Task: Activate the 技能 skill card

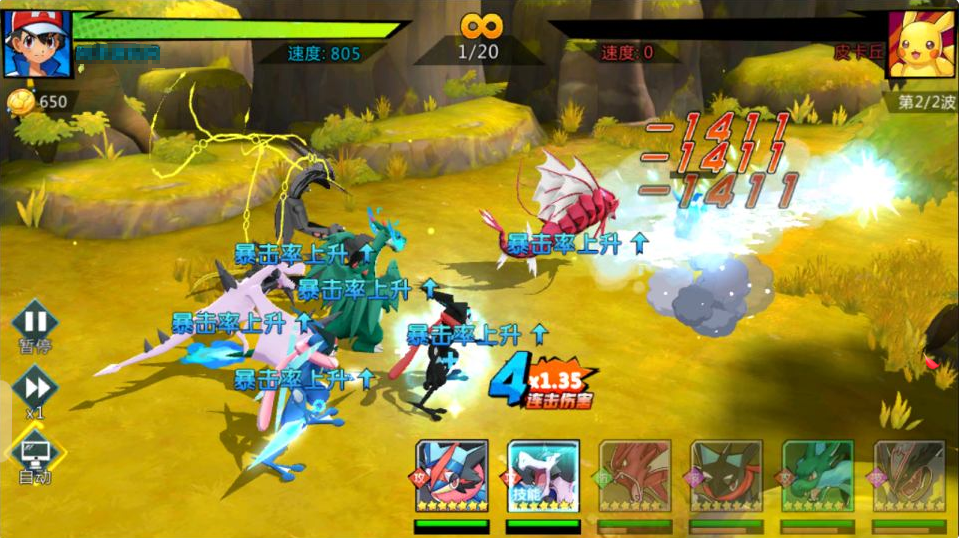Action: [543, 476]
